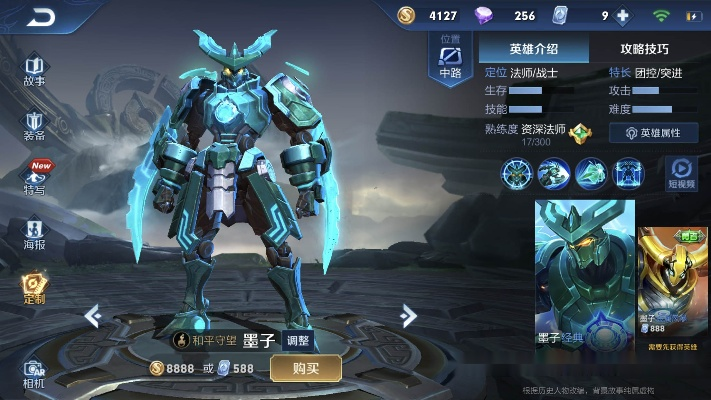Go back using the return arrow
The image size is (711, 400).
click(x=40, y=17)
